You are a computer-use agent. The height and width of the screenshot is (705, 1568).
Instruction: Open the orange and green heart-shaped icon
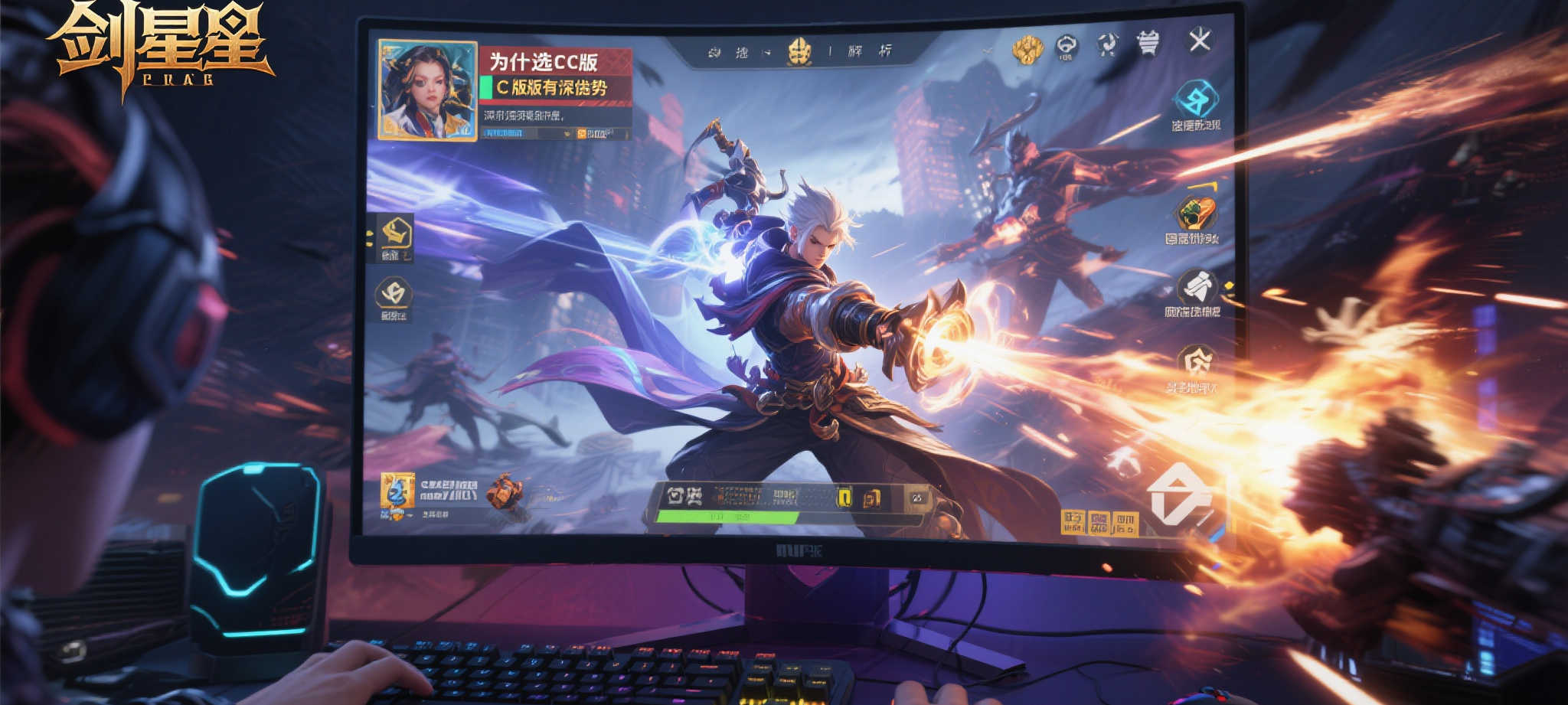[1195, 213]
